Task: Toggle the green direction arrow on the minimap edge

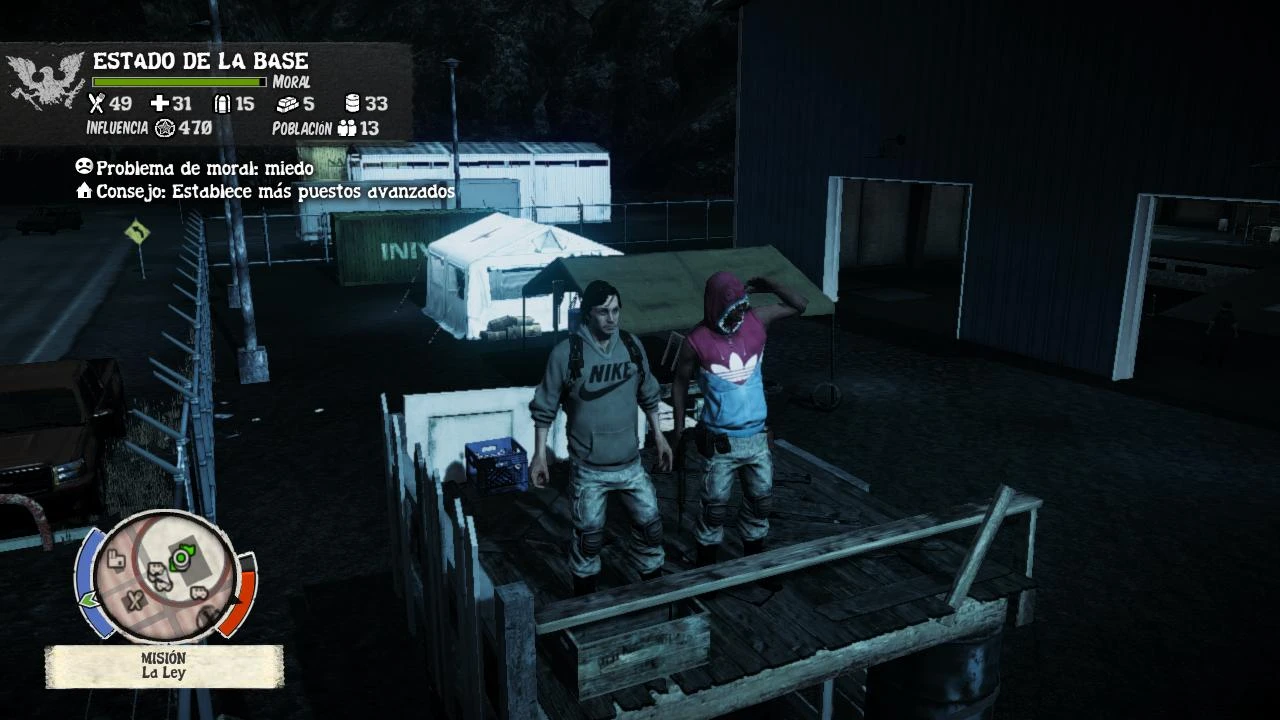Action: click(89, 597)
